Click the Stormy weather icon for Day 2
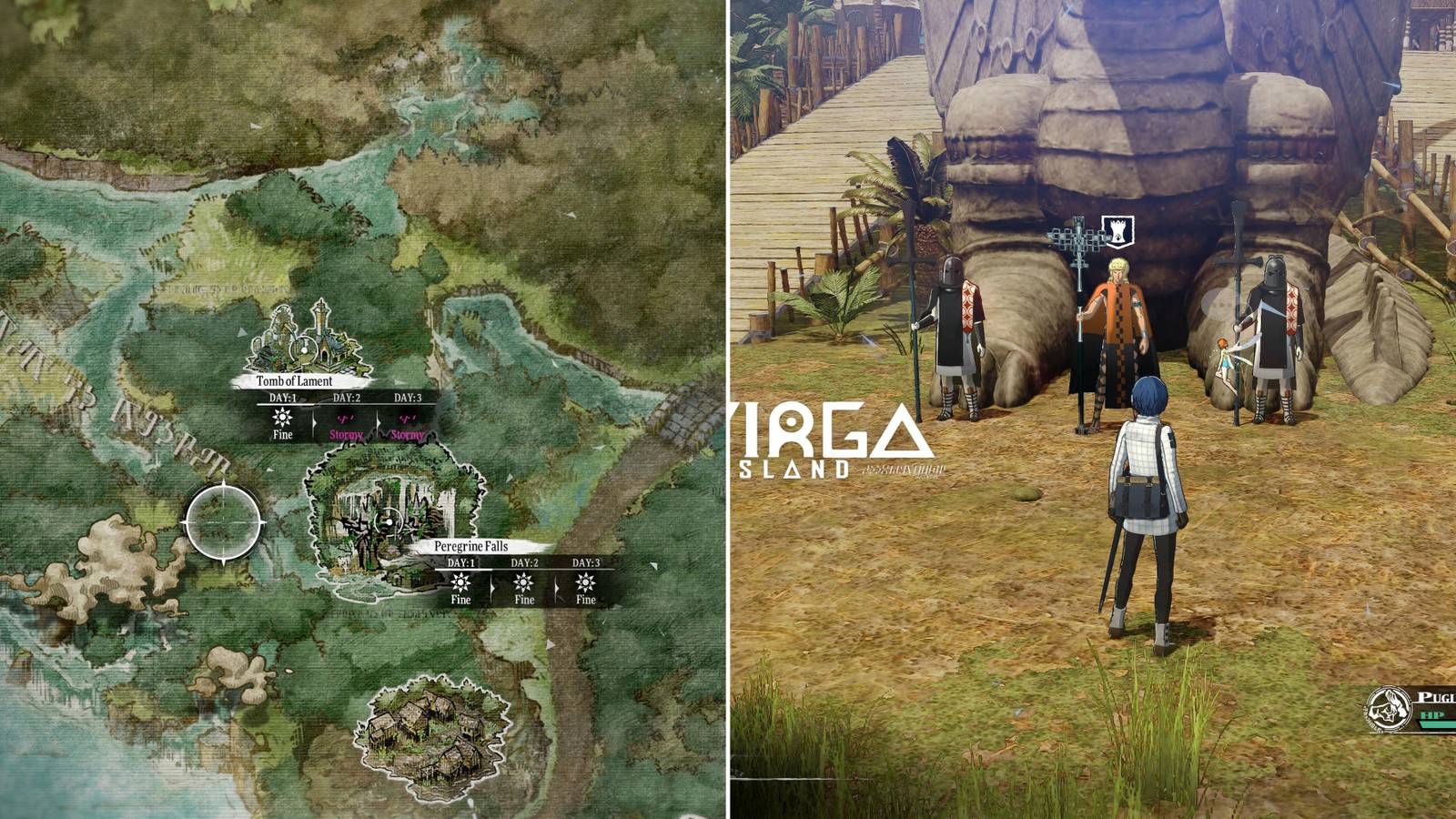1456x819 pixels. 345,420
